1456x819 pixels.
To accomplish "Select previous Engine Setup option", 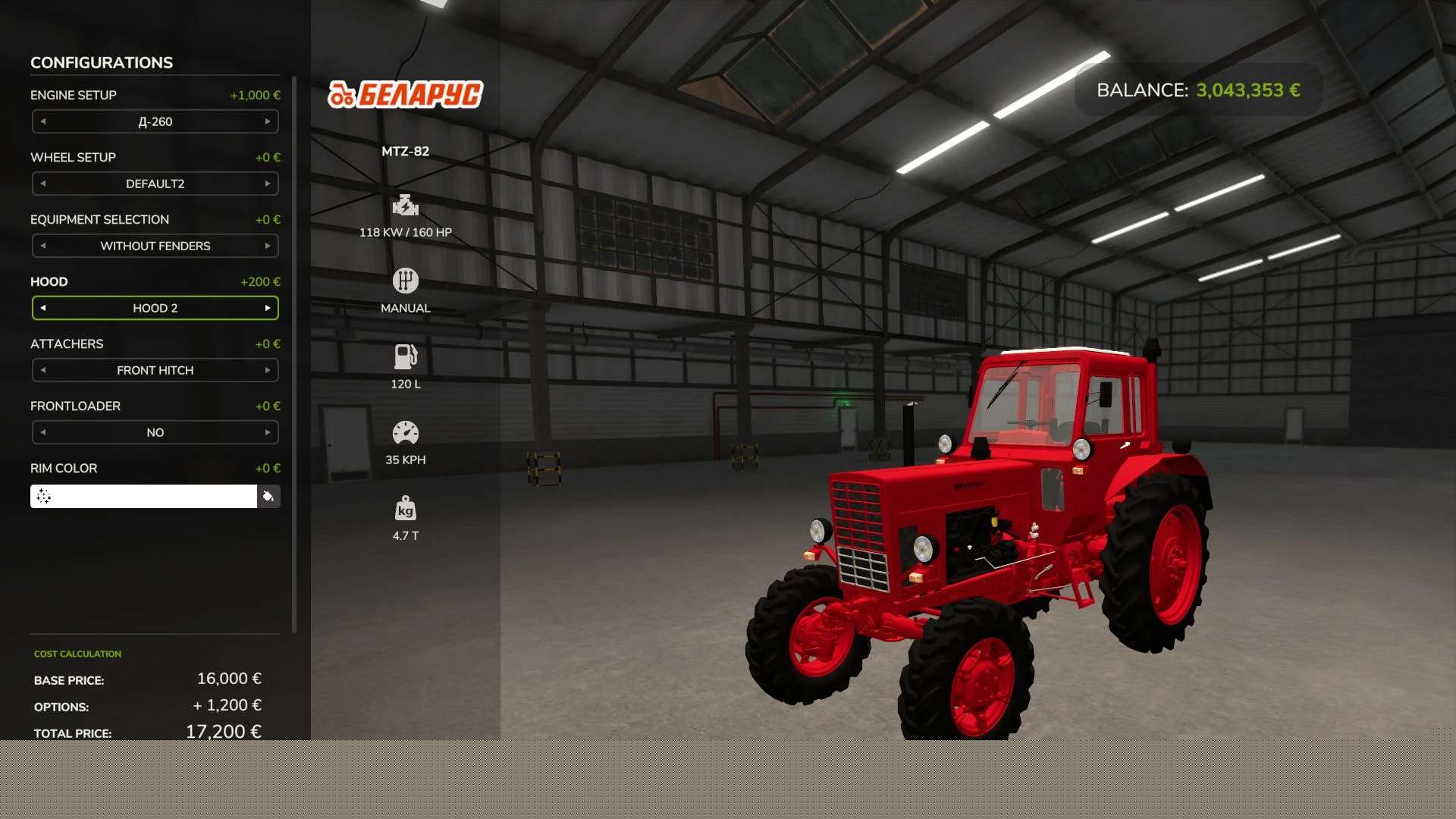I will pos(43,121).
